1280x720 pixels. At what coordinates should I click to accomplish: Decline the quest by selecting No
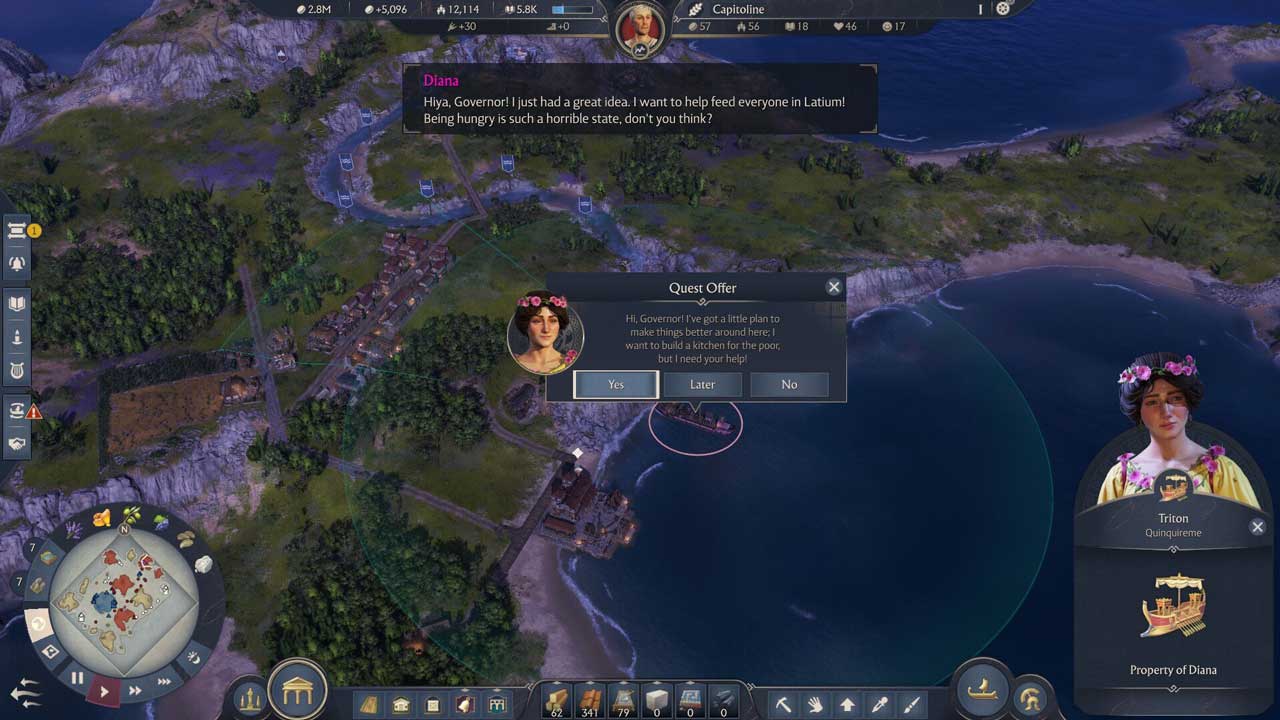coord(789,385)
